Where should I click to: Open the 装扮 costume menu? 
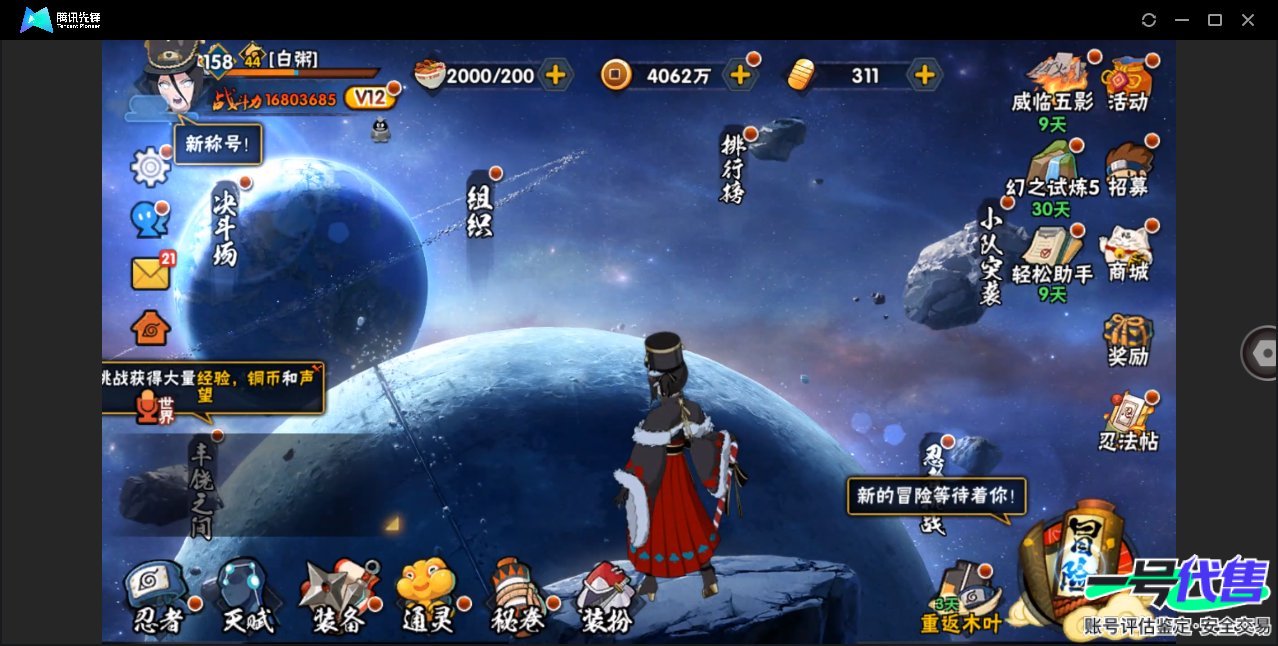pos(607,598)
